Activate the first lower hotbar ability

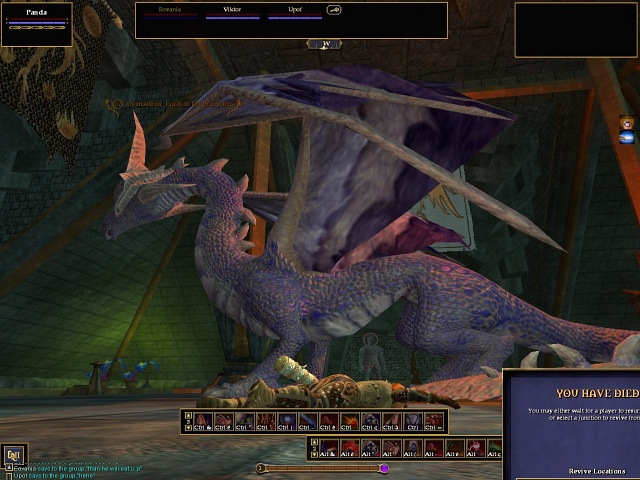pos(328,449)
